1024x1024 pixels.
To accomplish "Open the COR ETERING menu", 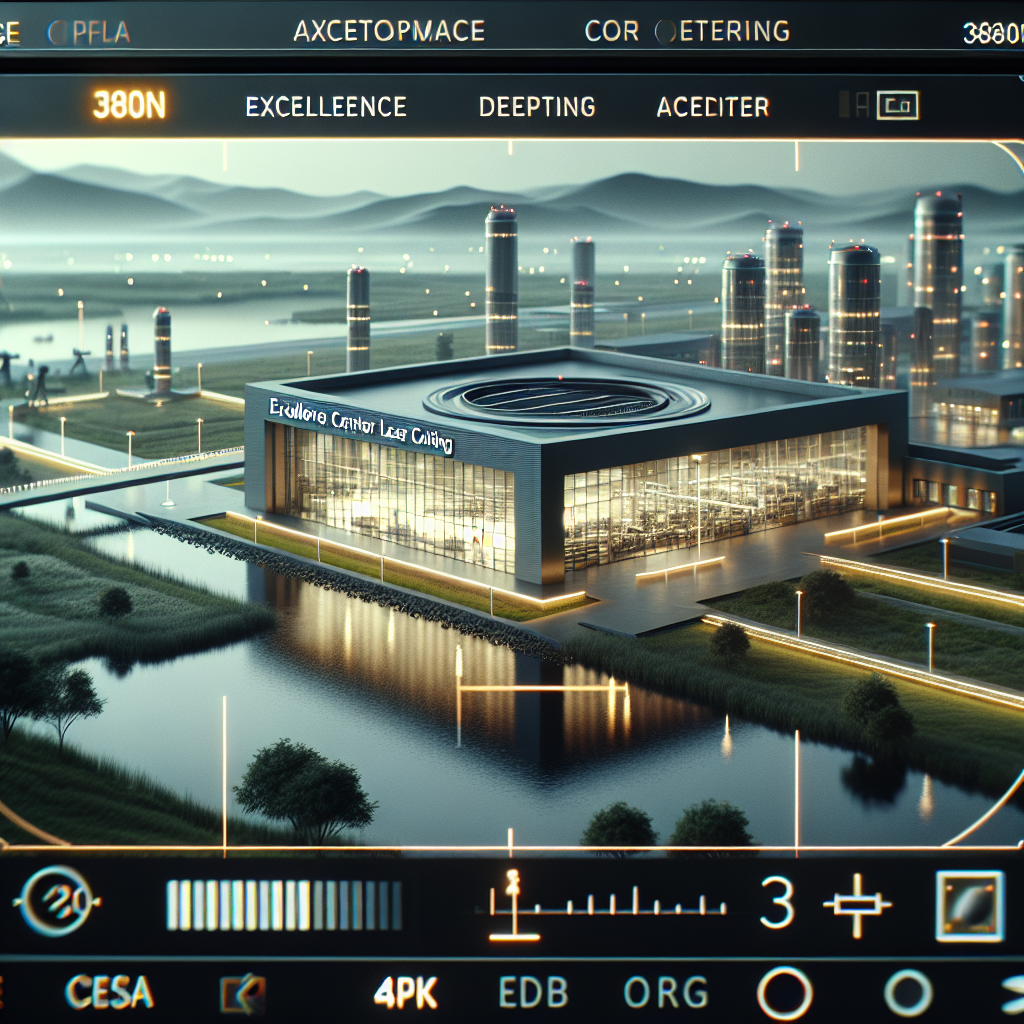I will tap(687, 32).
